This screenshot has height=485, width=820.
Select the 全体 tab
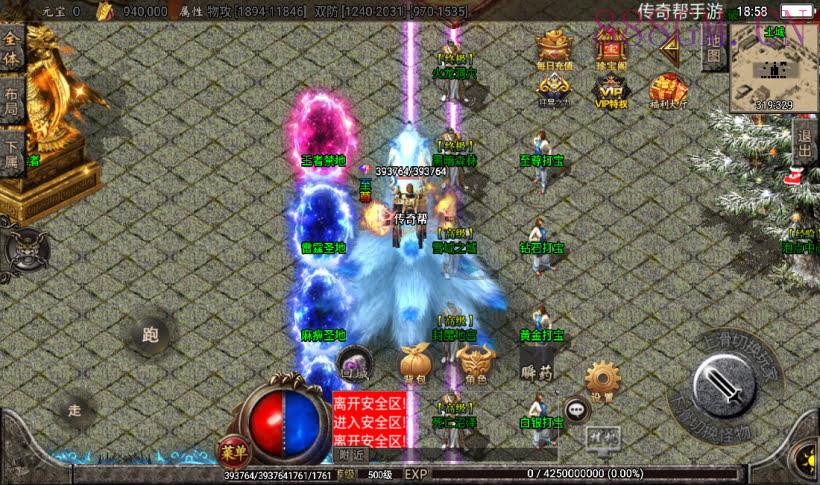pos(12,50)
